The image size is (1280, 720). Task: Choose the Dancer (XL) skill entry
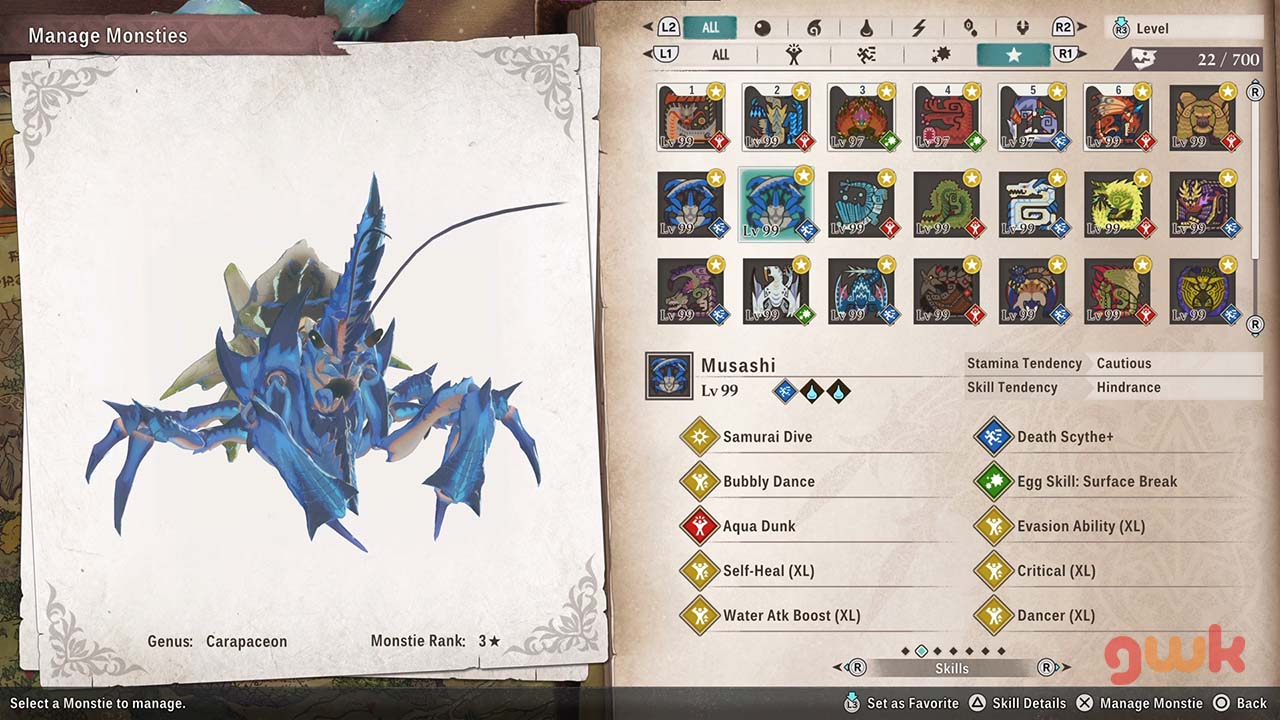(1055, 615)
